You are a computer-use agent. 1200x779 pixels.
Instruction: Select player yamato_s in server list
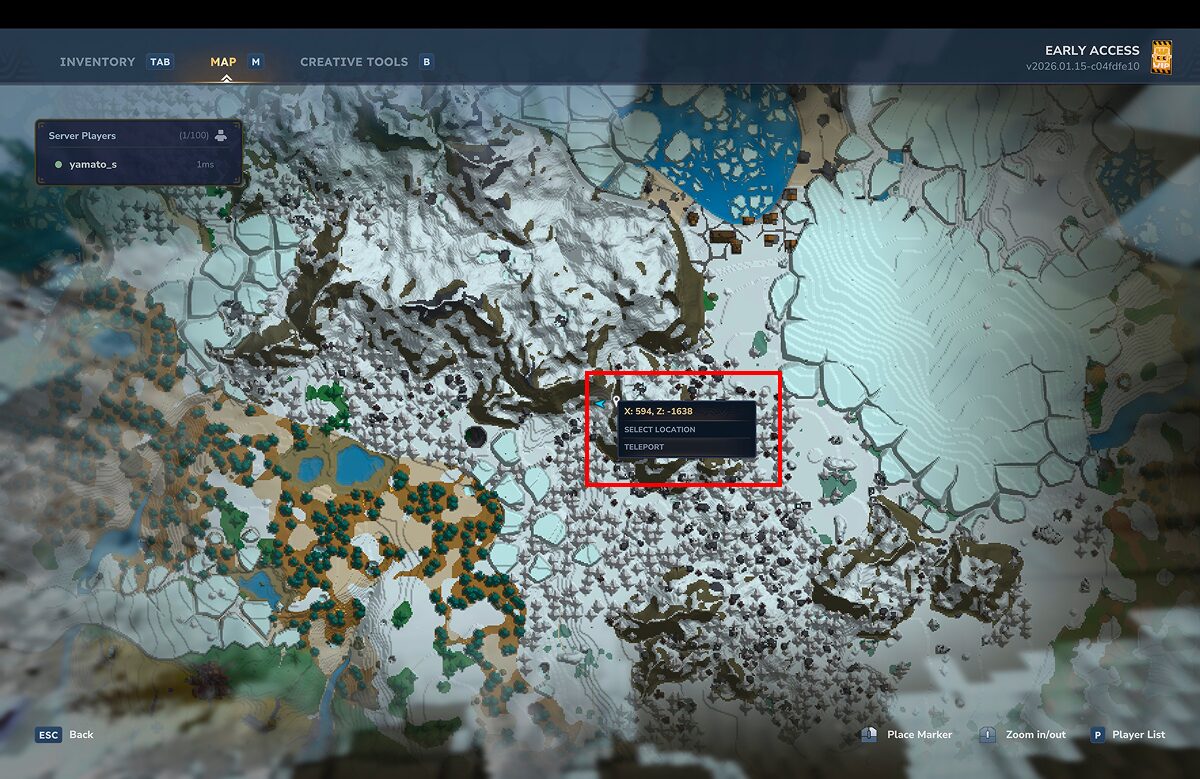tap(92, 164)
